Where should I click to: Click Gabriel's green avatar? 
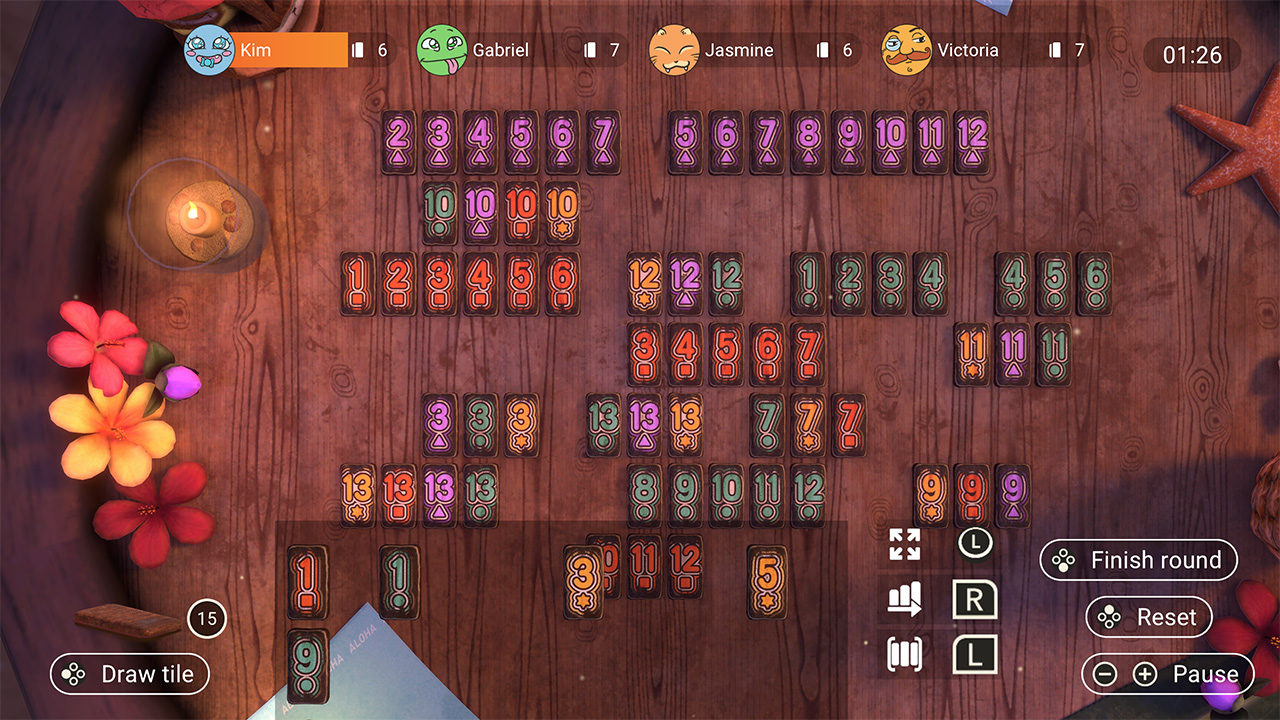pos(444,48)
